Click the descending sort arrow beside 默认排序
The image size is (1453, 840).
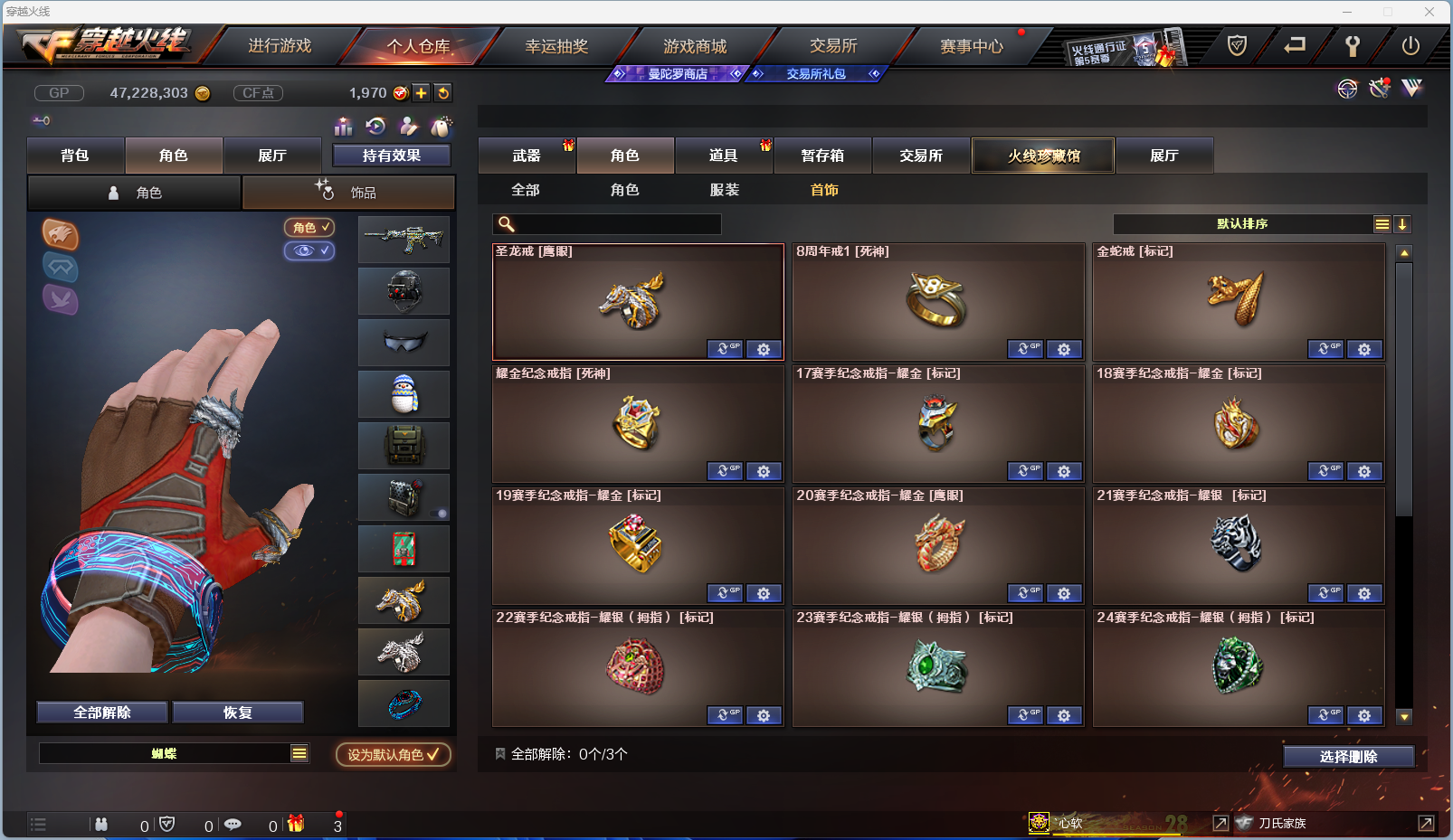pos(1402,223)
